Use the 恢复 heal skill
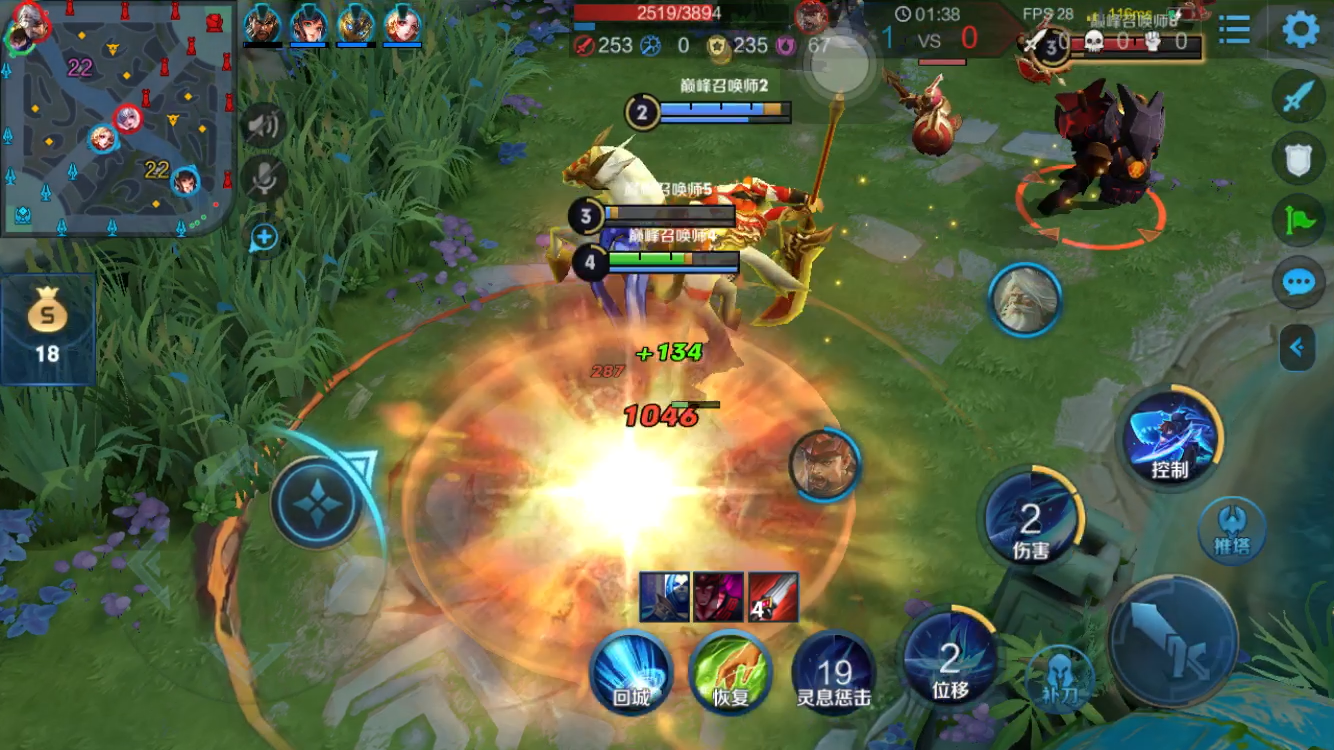The width and height of the screenshot is (1334, 750). coord(732,672)
